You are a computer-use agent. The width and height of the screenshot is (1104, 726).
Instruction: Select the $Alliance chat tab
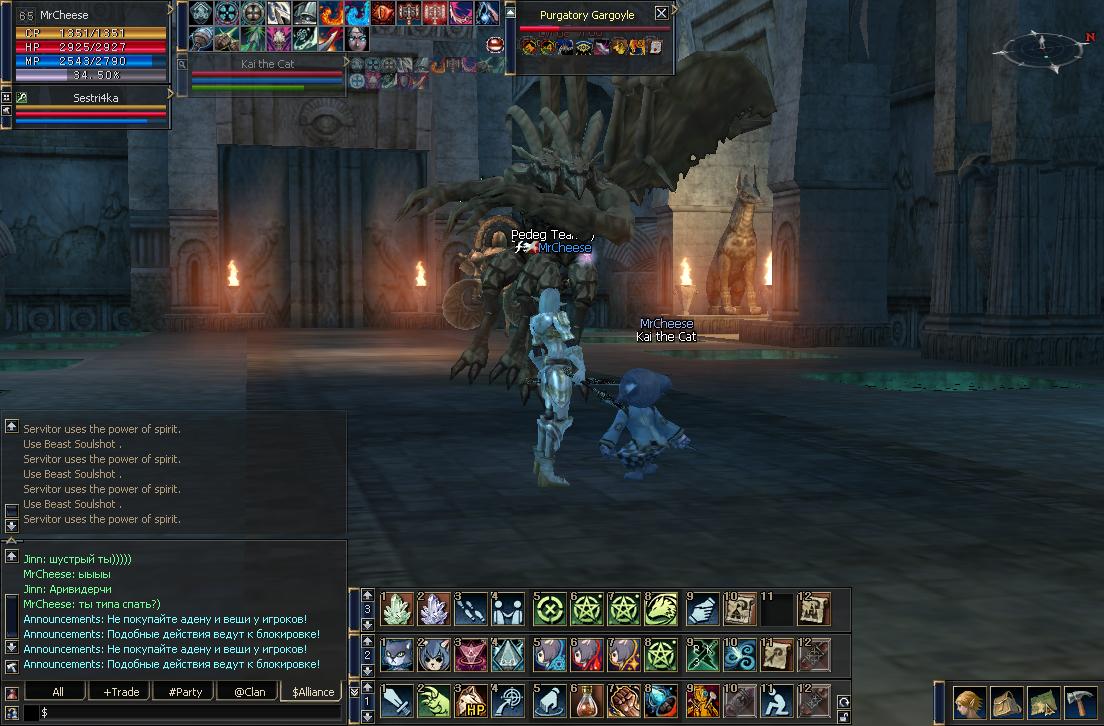click(x=313, y=691)
